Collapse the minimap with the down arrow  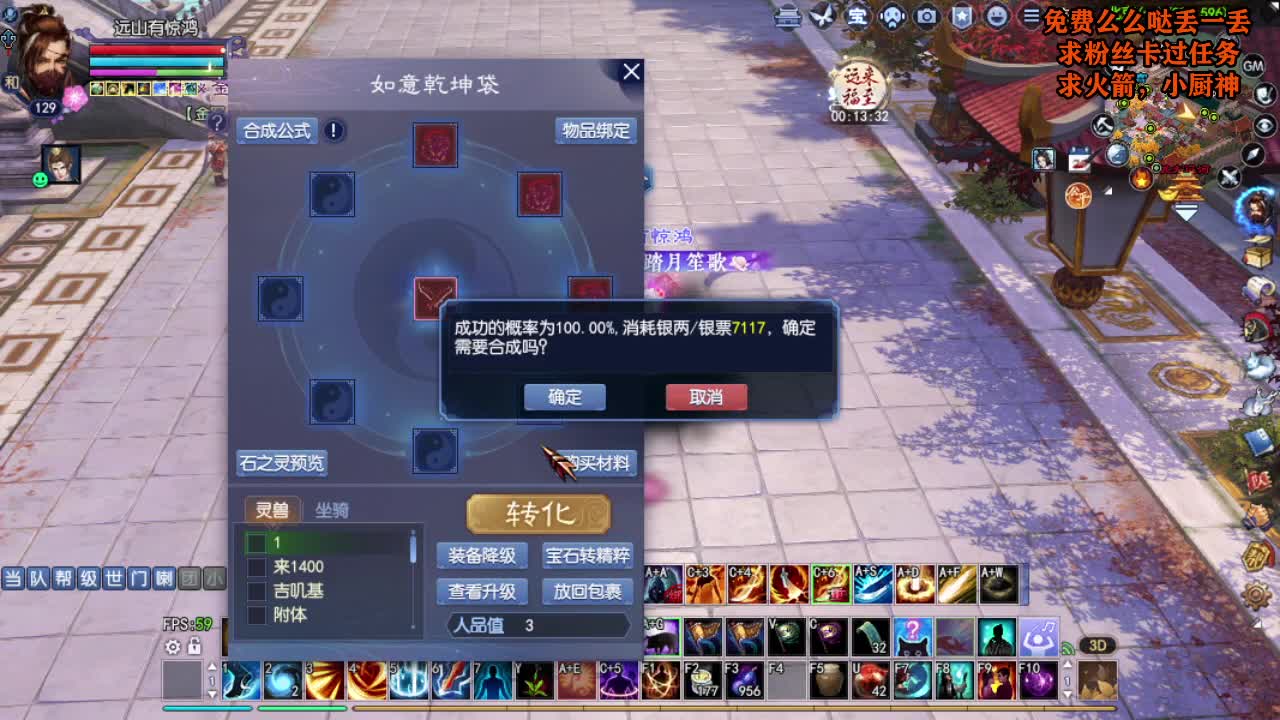[x=1185, y=210]
